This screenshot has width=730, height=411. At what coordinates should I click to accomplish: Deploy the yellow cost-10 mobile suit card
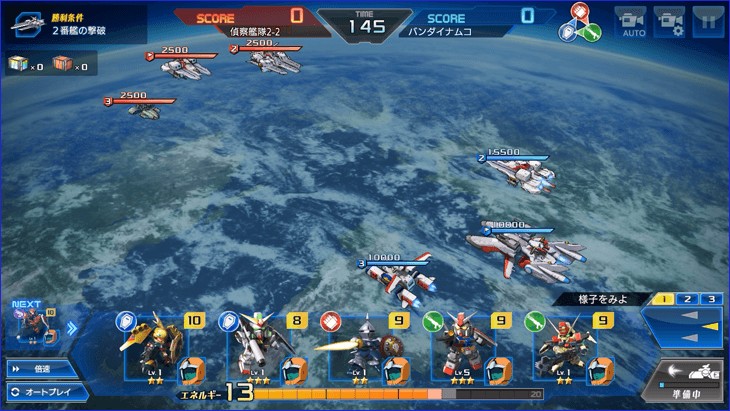pos(162,348)
